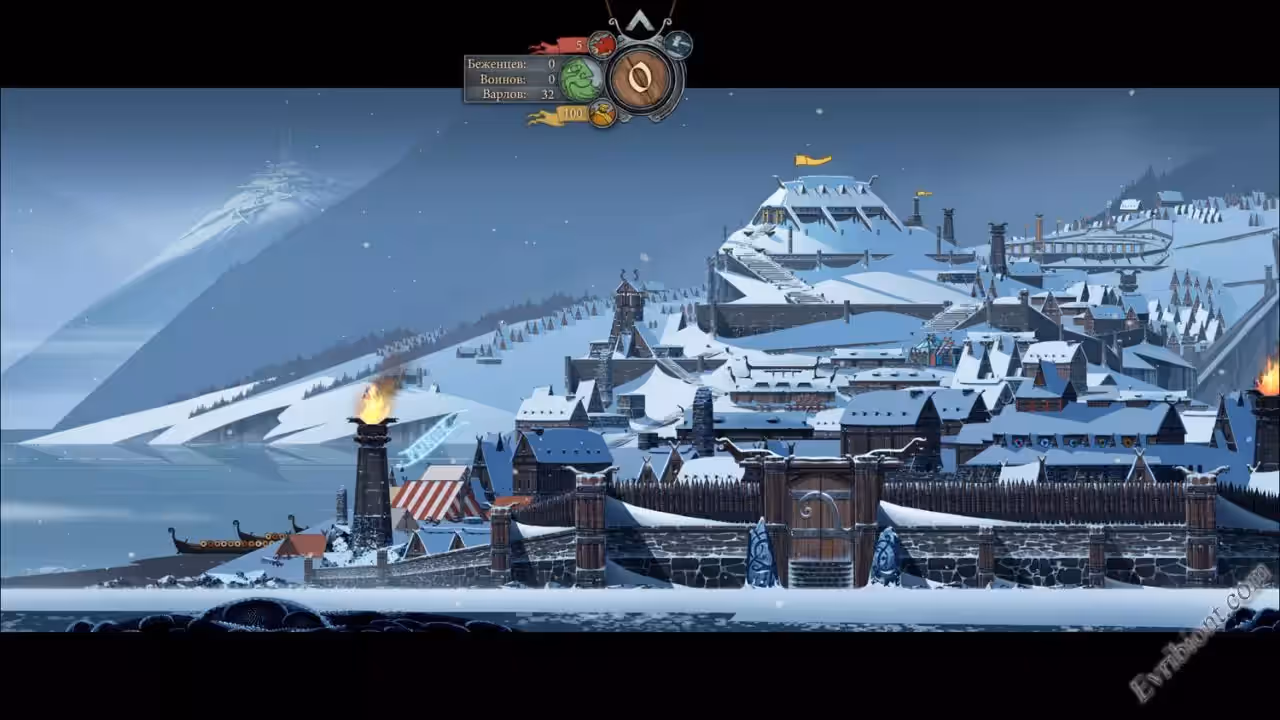Open the yellow supplies icon
1280x720 pixels.
tap(601, 114)
